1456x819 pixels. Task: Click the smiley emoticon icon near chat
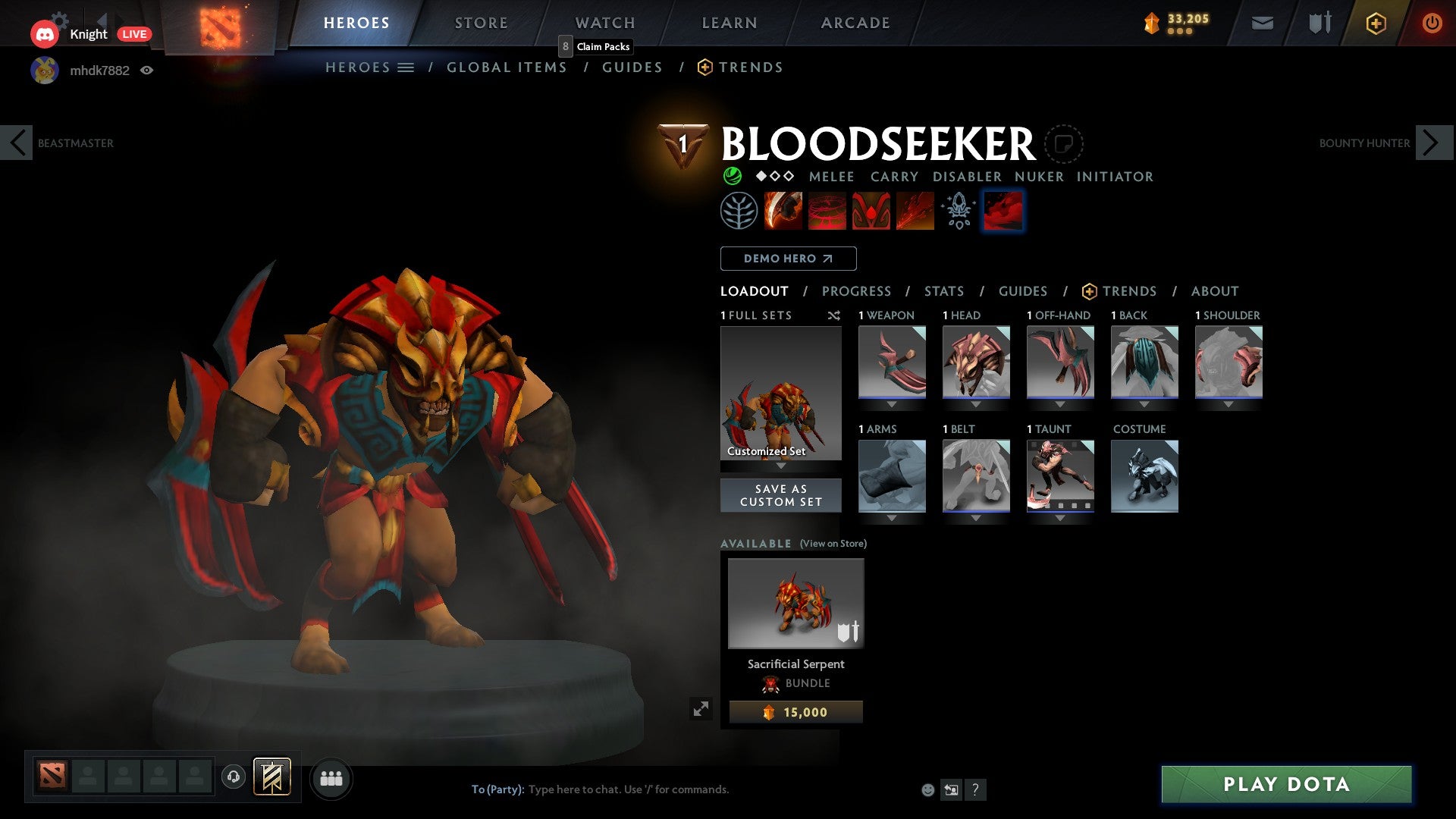click(x=928, y=789)
